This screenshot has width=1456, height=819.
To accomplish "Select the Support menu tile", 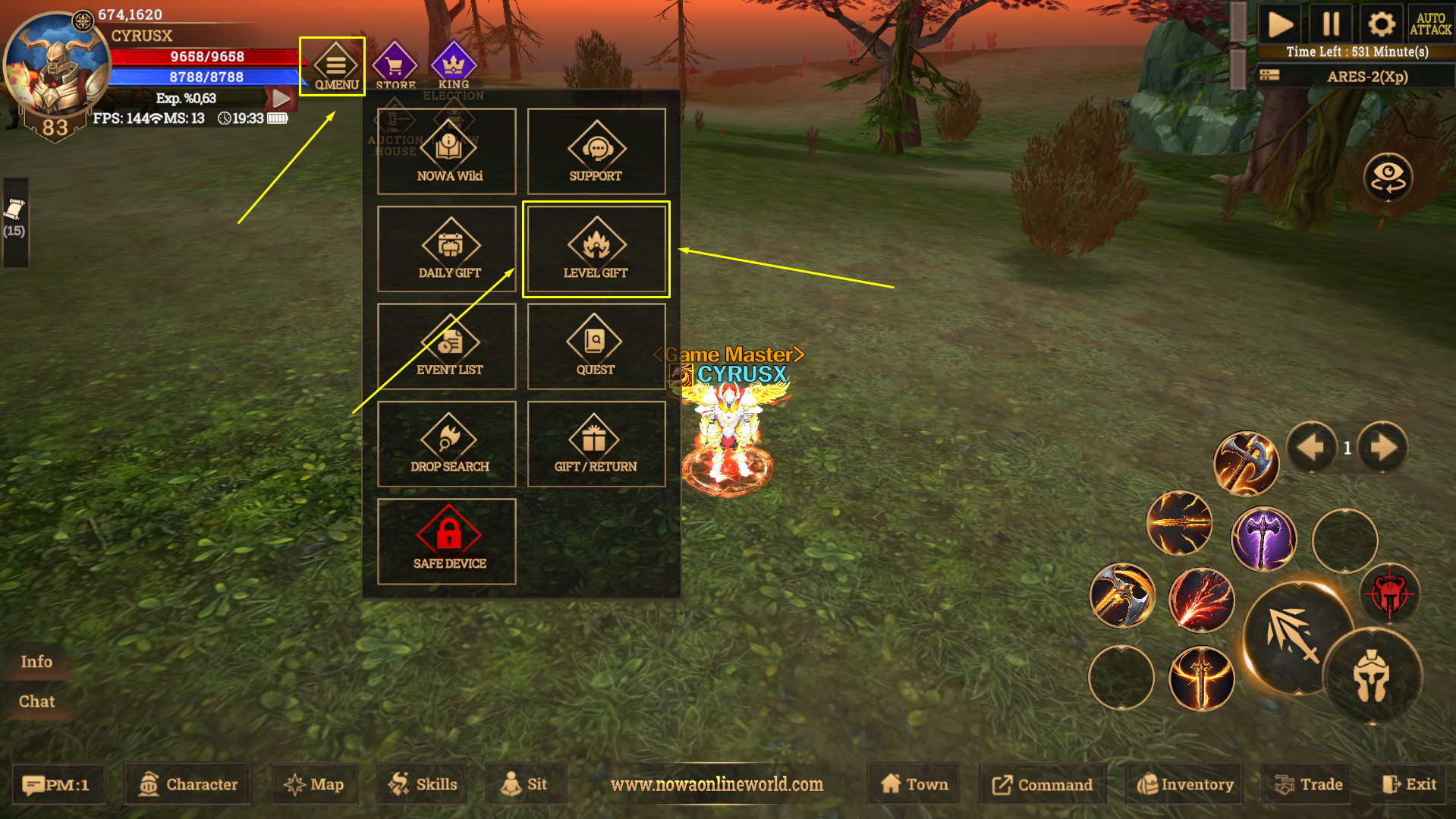I will pyautogui.click(x=596, y=152).
